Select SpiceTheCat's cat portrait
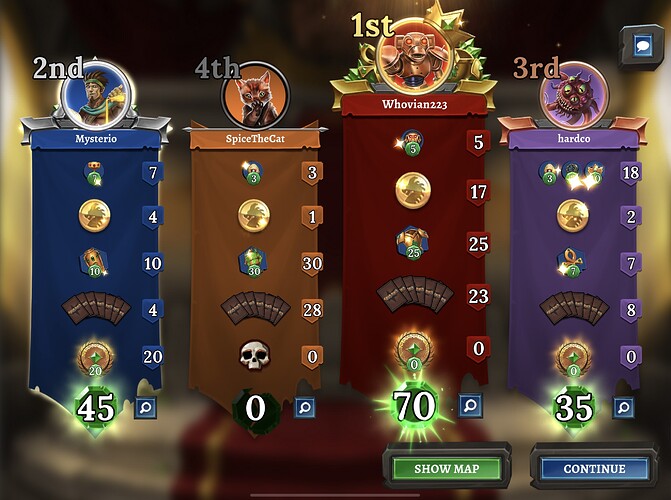This screenshot has width=671, height=500. coord(252,97)
